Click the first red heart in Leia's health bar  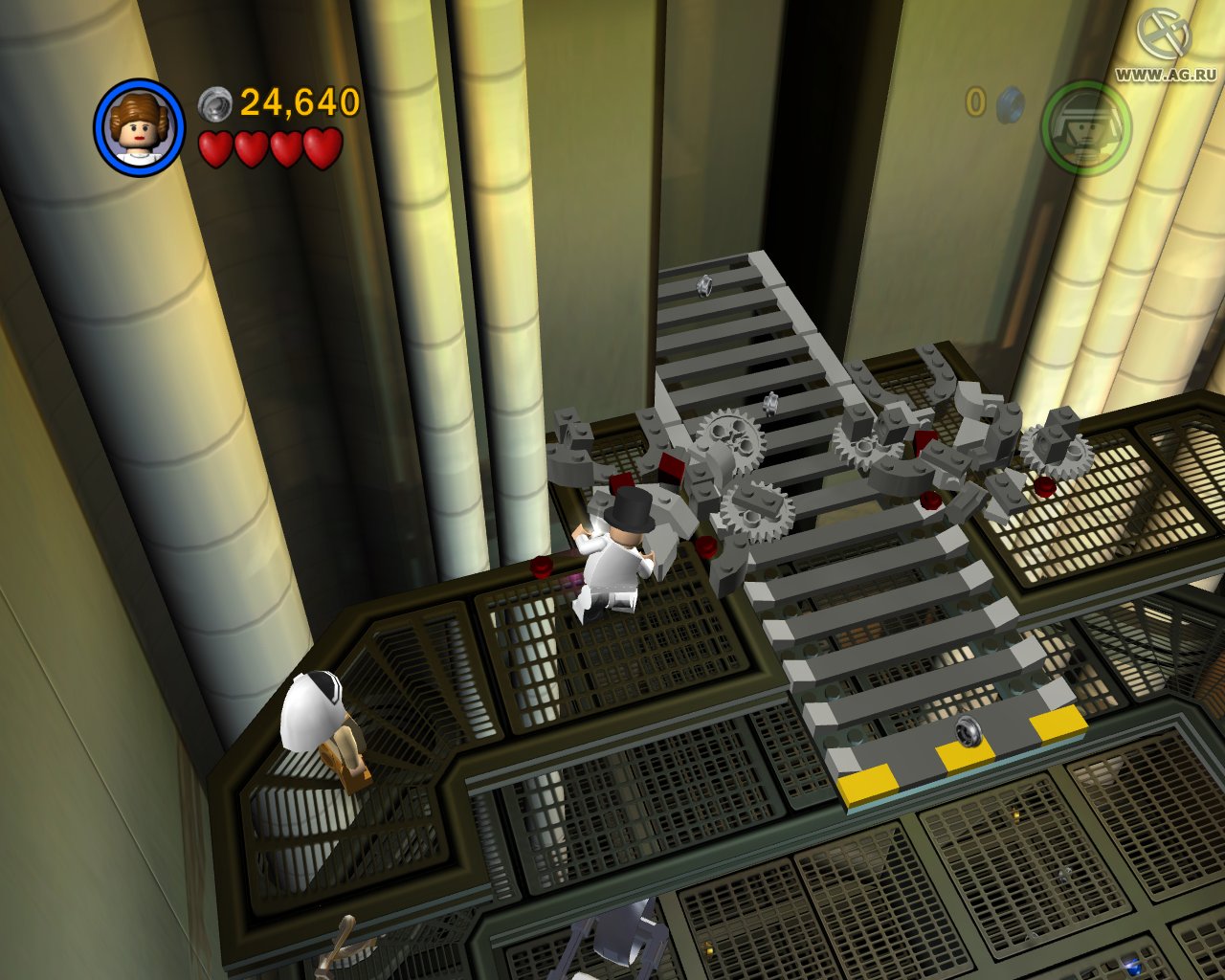(215, 149)
